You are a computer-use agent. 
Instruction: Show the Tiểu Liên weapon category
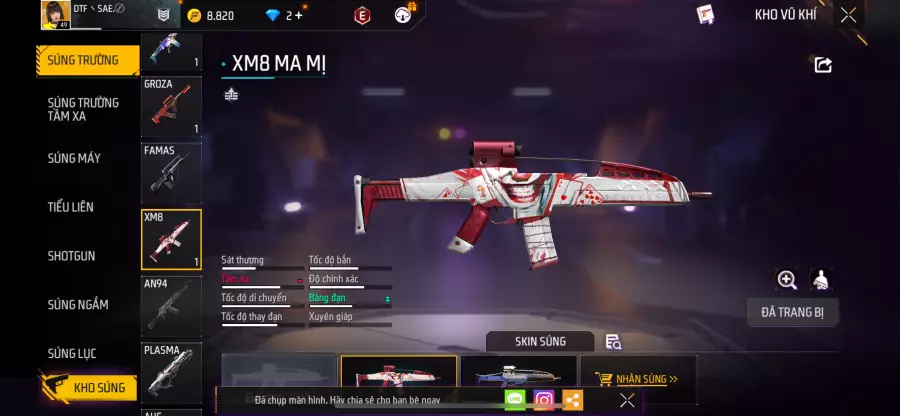[71, 207]
